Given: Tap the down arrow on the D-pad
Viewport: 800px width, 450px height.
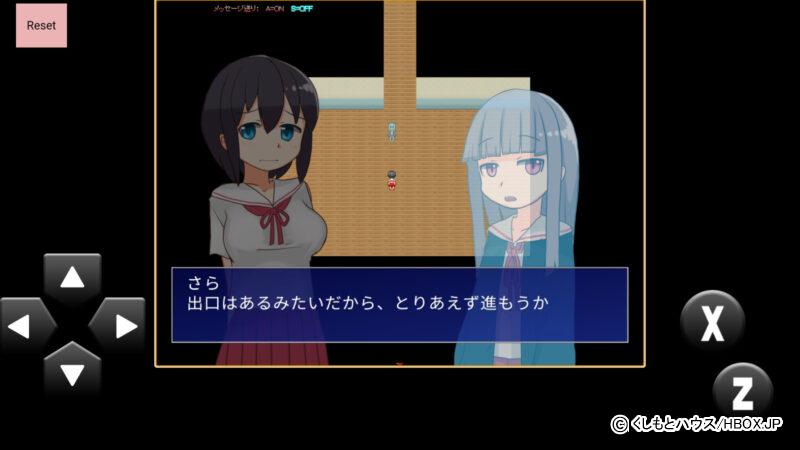Looking at the screenshot, I should click(72, 372).
